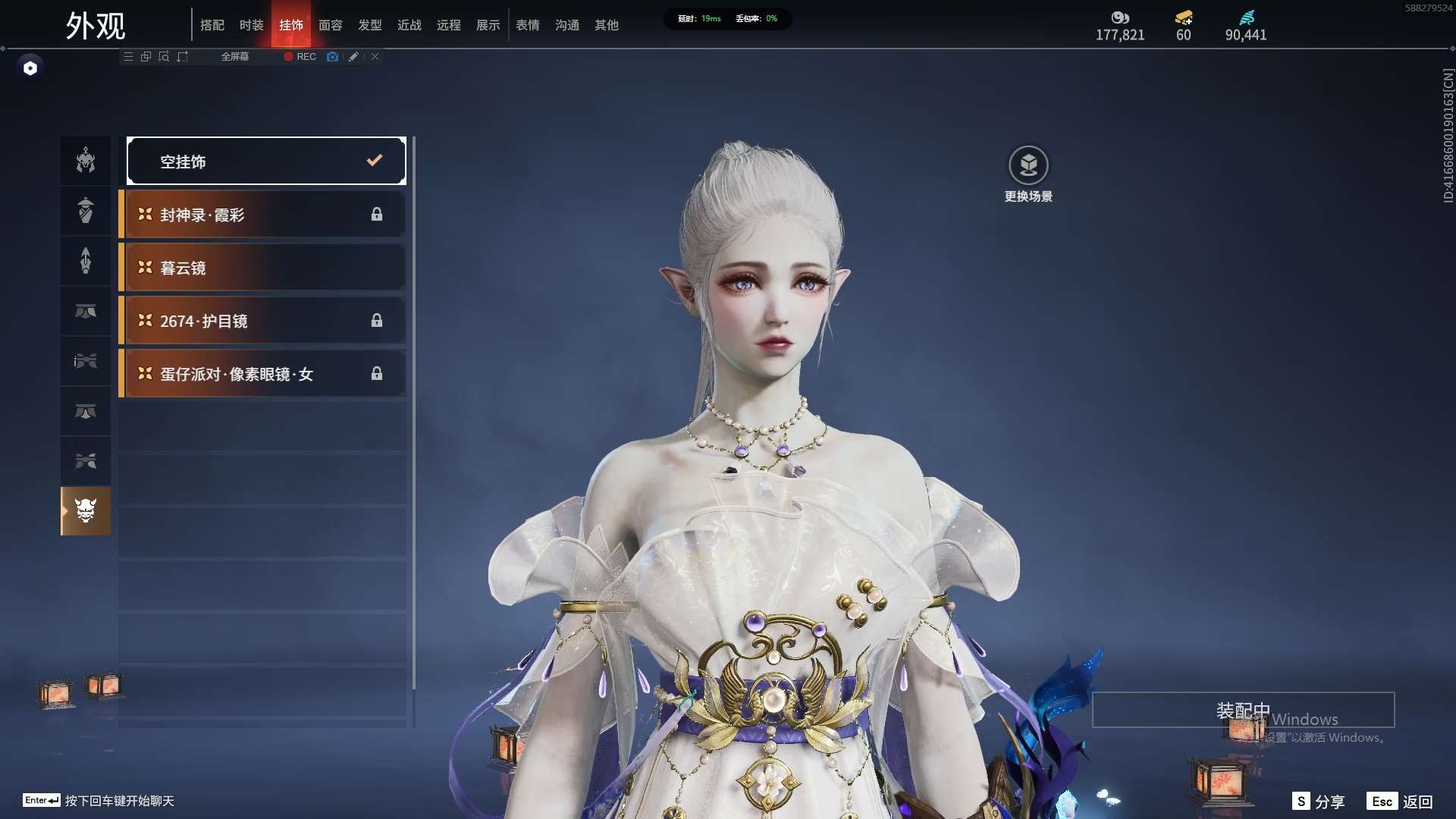Click the white hexagon icon button
The width and height of the screenshot is (1456, 819).
(30, 68)
